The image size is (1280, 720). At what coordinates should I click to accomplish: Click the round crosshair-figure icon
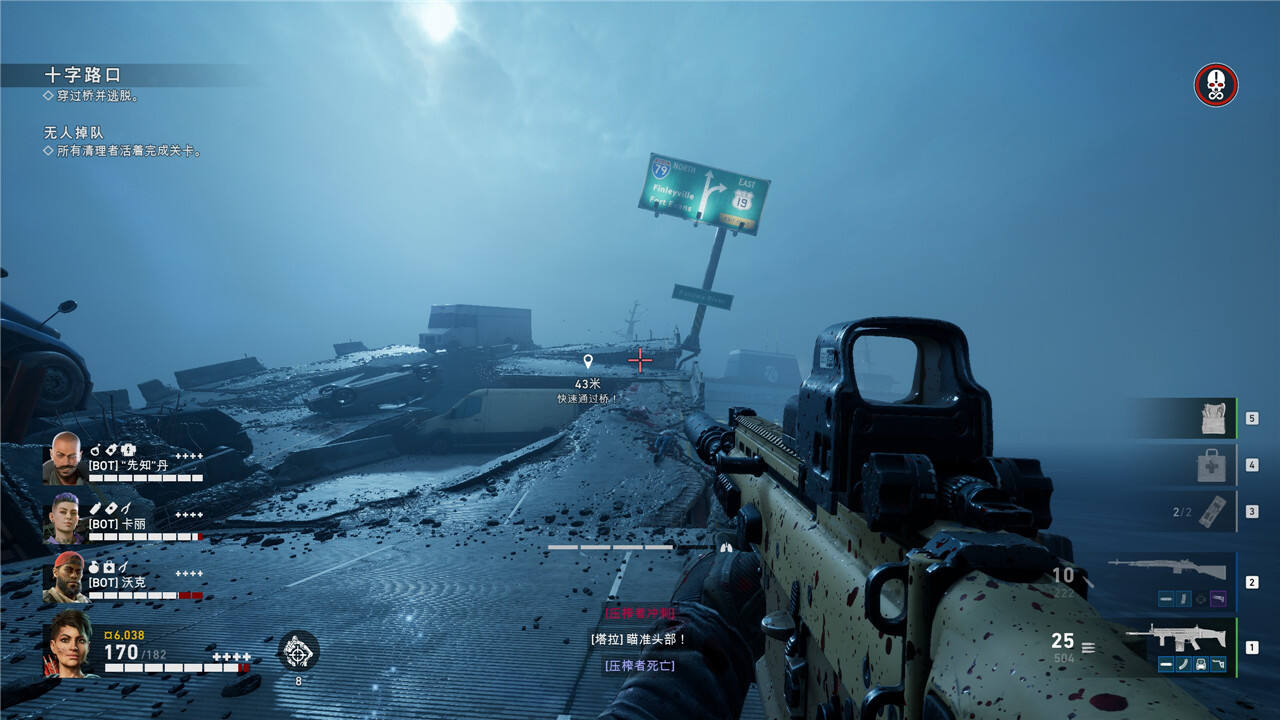[x=298, y=651]
